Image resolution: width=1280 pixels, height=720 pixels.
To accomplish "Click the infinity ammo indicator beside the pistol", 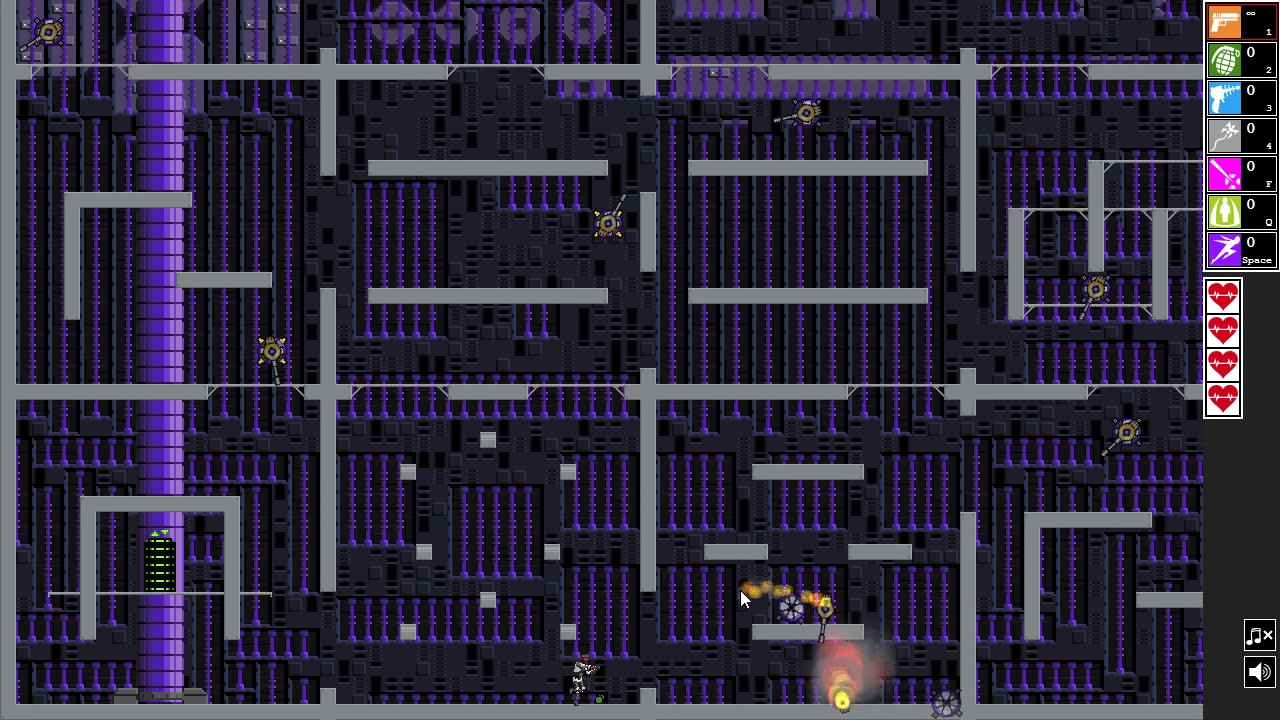I will coord(1252,14).
